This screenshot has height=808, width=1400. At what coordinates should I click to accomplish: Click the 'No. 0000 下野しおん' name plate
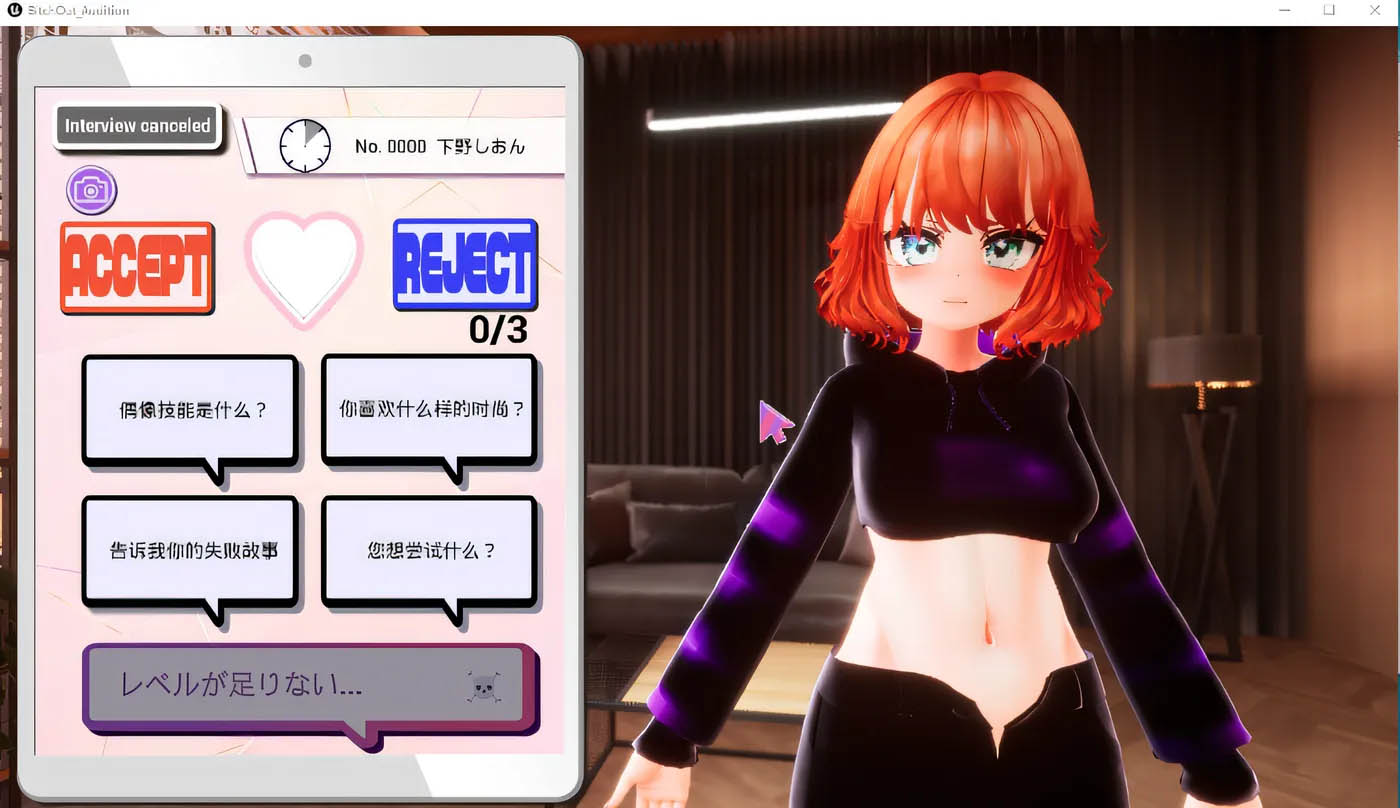coord(440,145)
